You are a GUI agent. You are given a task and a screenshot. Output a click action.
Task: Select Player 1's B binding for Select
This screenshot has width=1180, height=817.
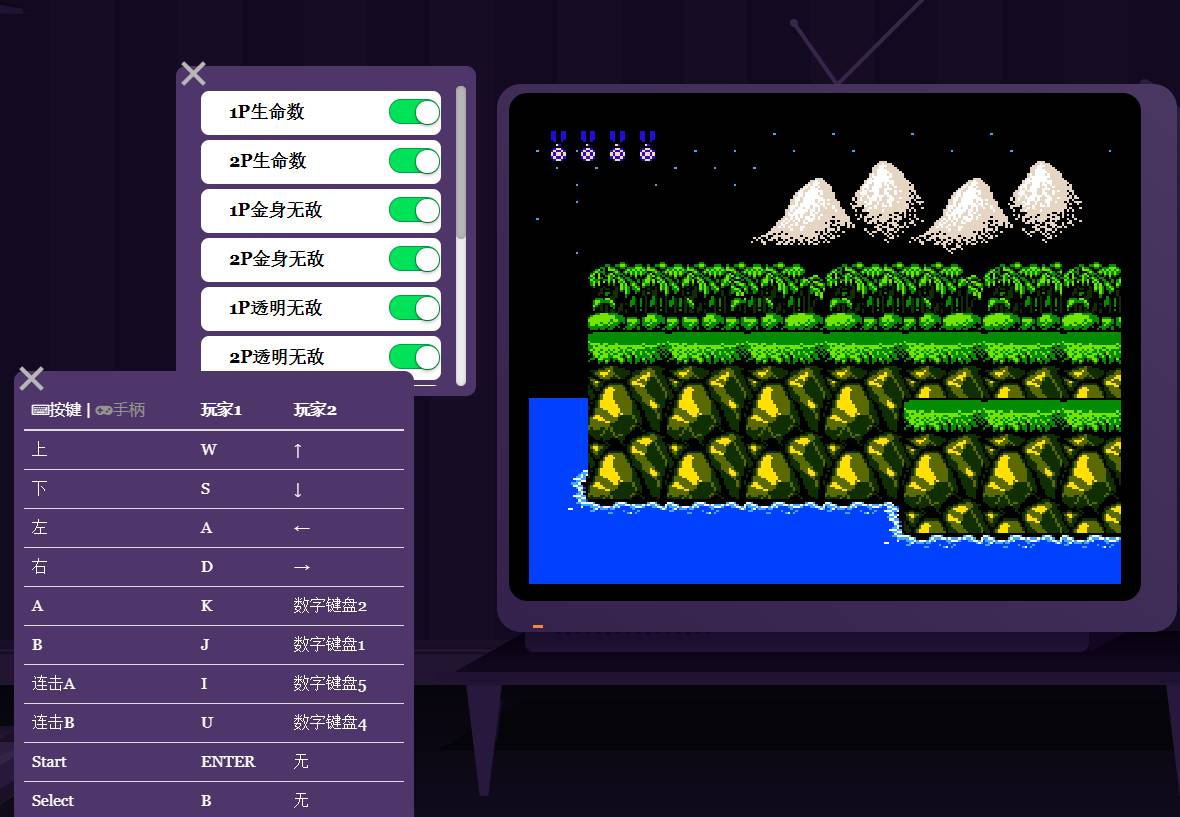[206, 801]
